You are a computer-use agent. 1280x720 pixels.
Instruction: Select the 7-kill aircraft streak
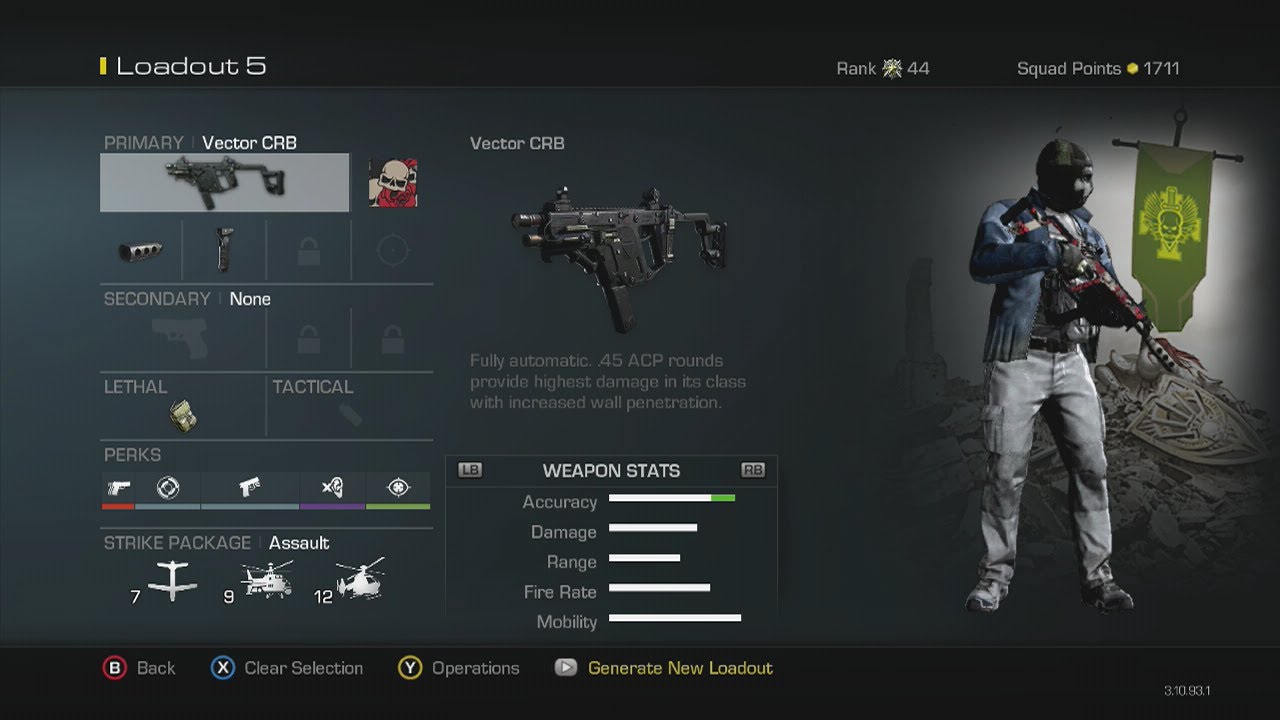pyautogui.click(x=172, y=580)
